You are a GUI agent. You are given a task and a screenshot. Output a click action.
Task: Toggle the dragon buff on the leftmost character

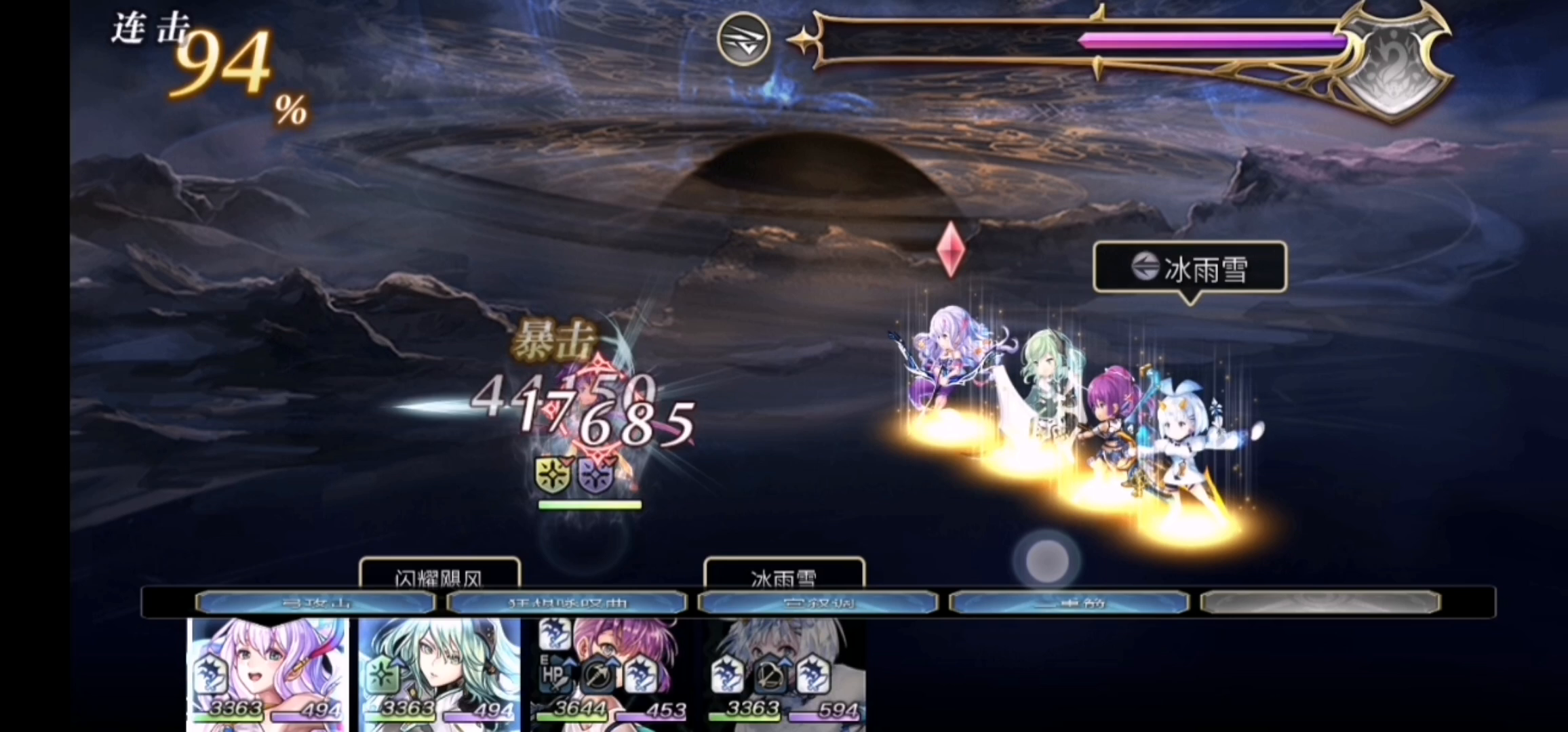coord(210,674)
